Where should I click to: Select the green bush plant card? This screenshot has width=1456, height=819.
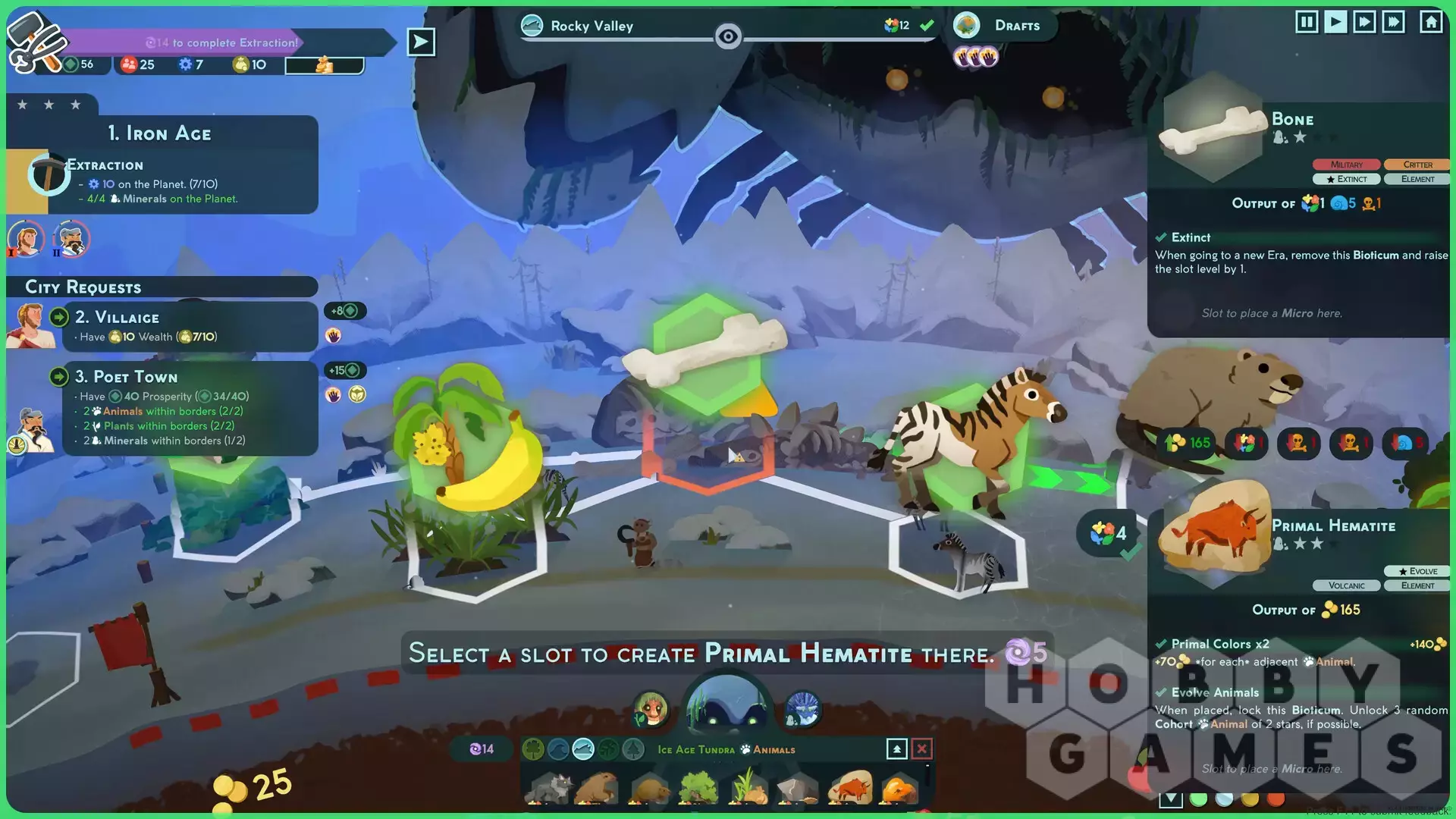pyautogui.click(x=698, y=789)
